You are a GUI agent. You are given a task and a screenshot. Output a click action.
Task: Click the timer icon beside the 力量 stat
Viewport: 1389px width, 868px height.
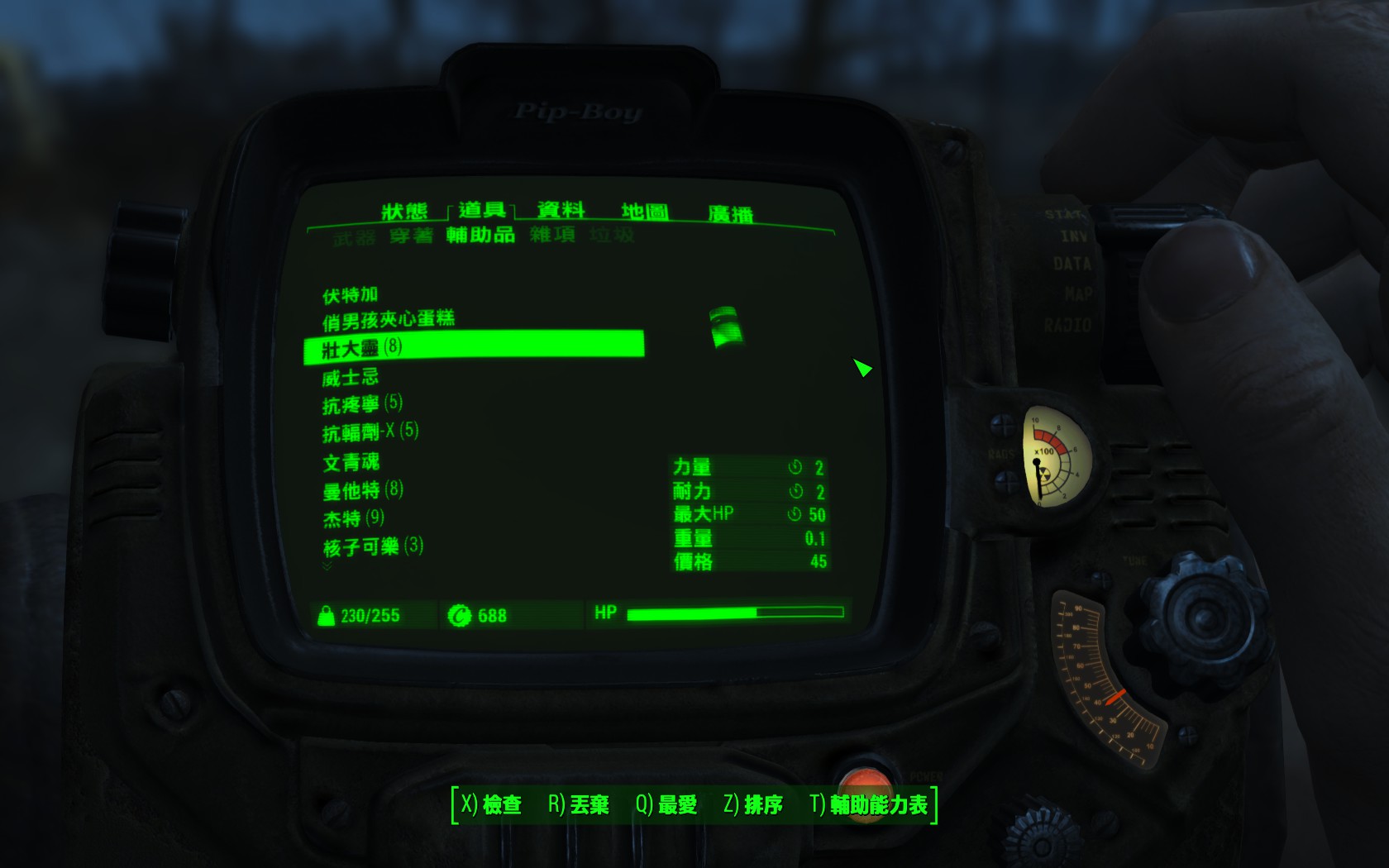pos(795,466)
